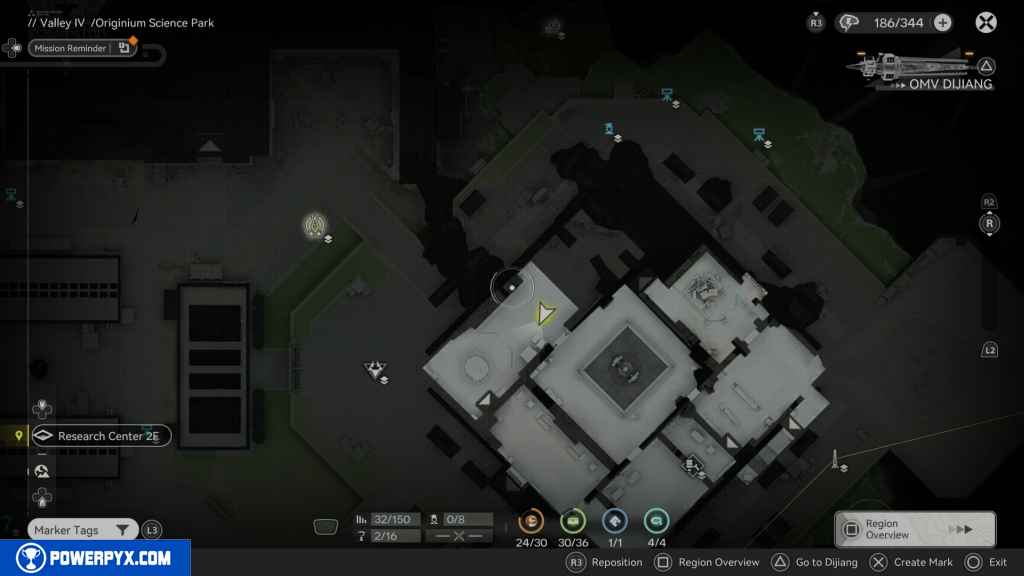Image resolution: width=1024 pixels, height=576 pixels.
Task: Open the Marker Tags filter
Action: coord(82,530)
